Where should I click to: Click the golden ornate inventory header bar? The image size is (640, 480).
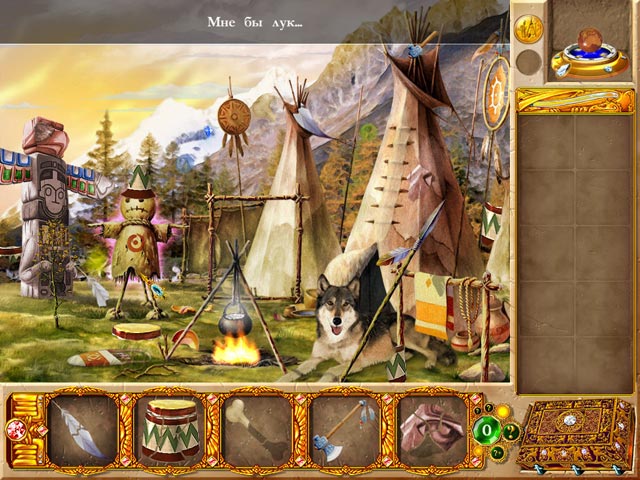pos(574,100)
